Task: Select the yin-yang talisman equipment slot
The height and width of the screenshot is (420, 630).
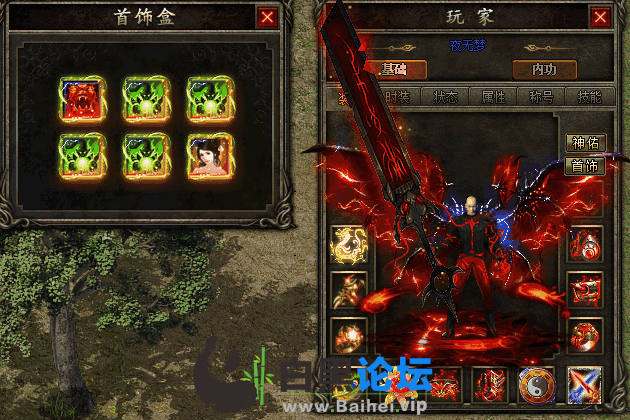Action: coord(537,385)
